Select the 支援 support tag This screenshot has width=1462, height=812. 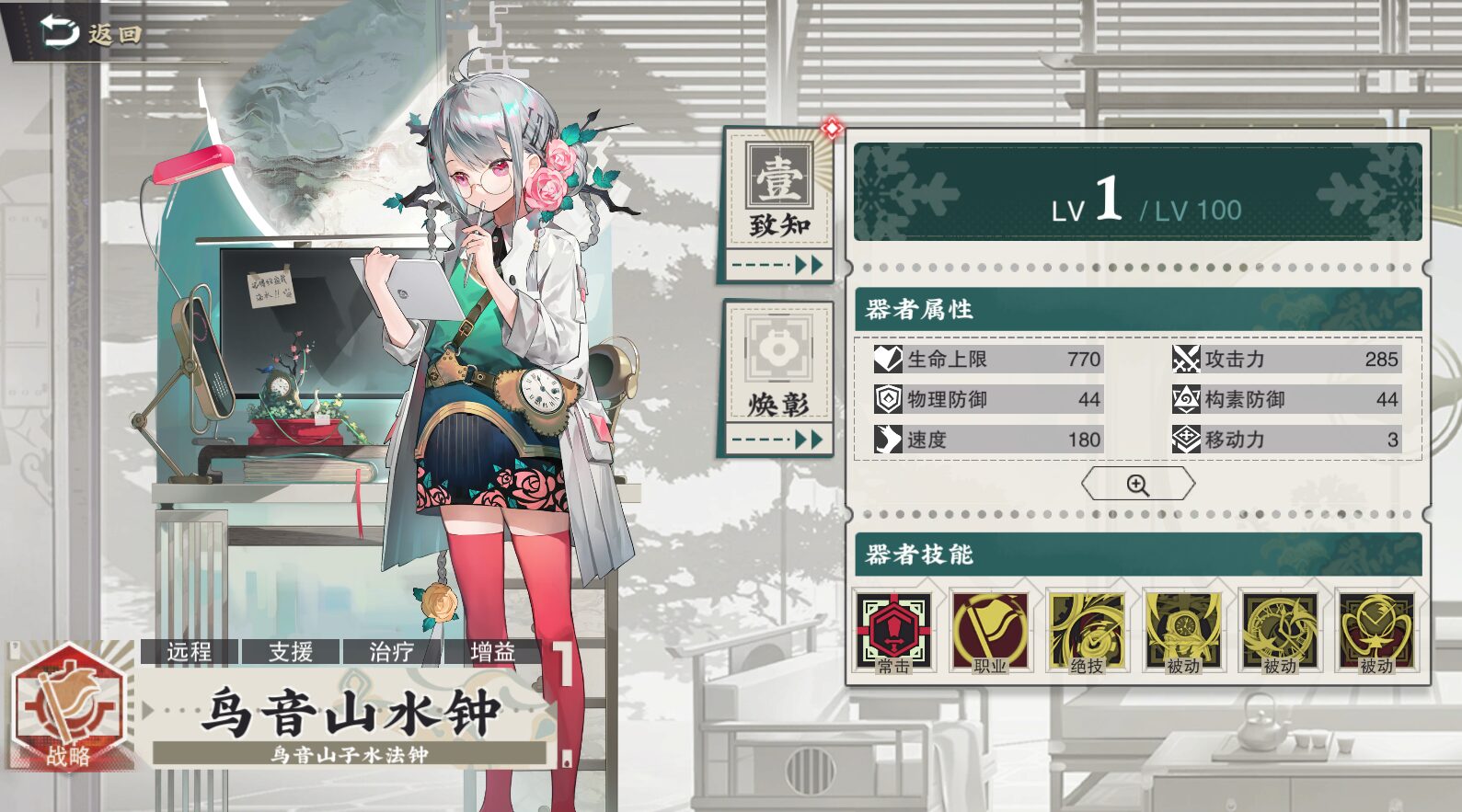point(291,651)
